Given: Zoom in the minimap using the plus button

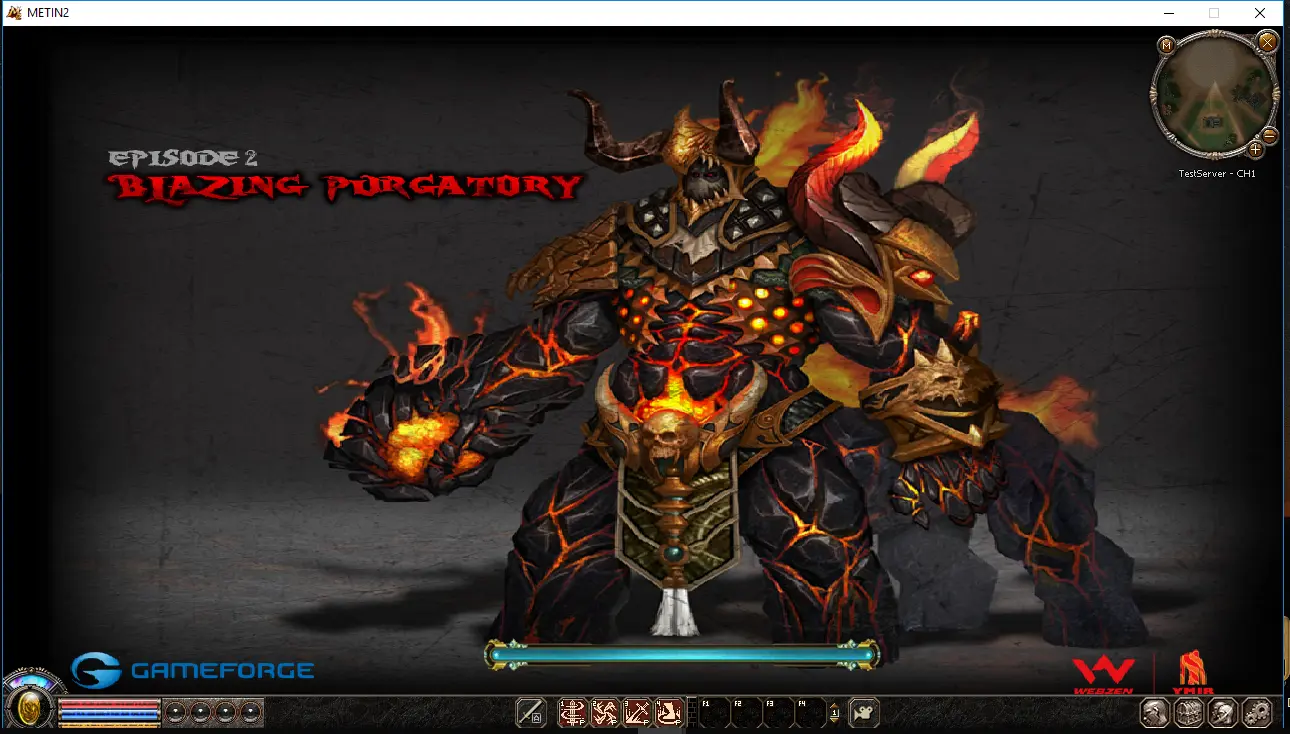Looking at the screenshot, I should click(1255, 150).
